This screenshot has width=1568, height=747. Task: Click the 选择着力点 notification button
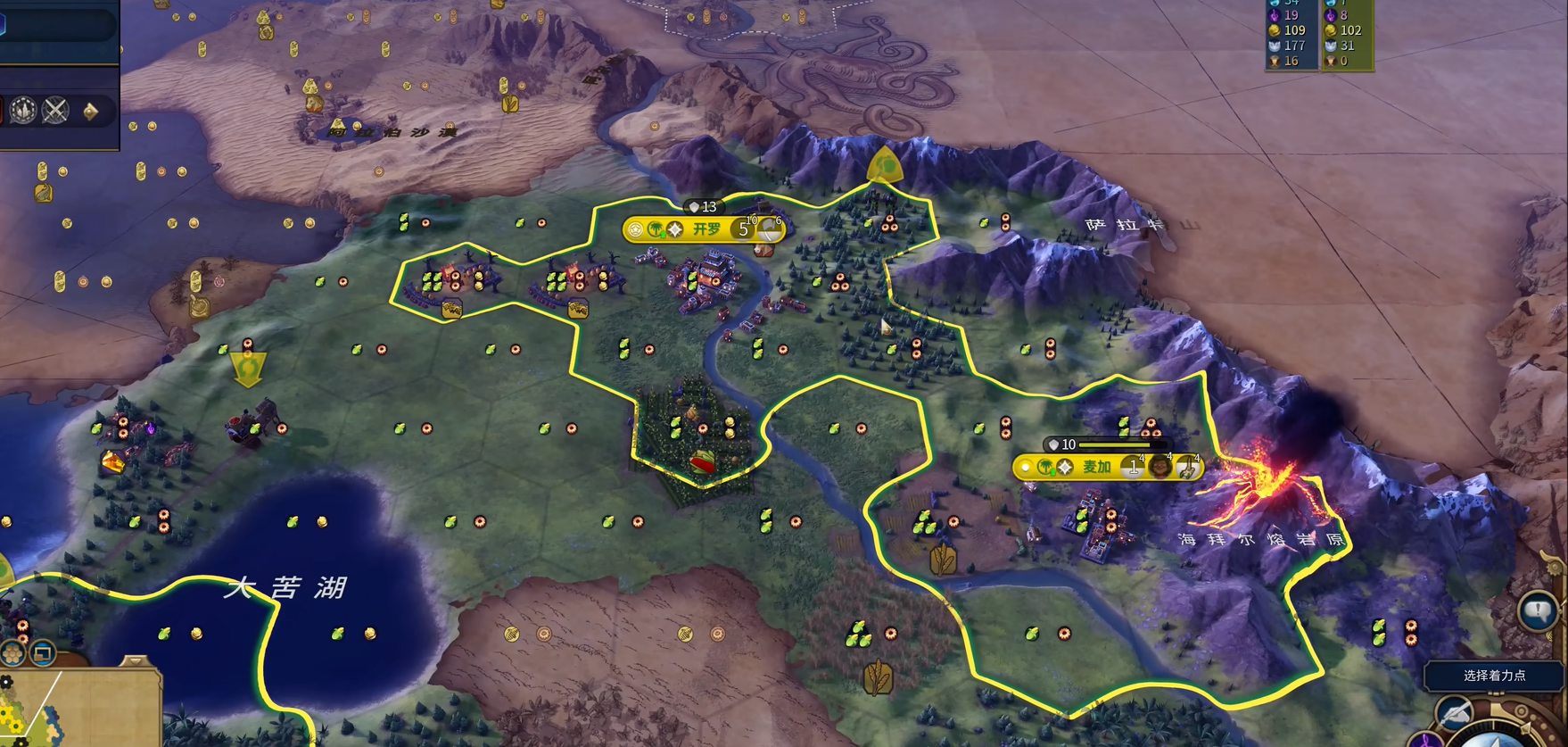coord(1494,676)
